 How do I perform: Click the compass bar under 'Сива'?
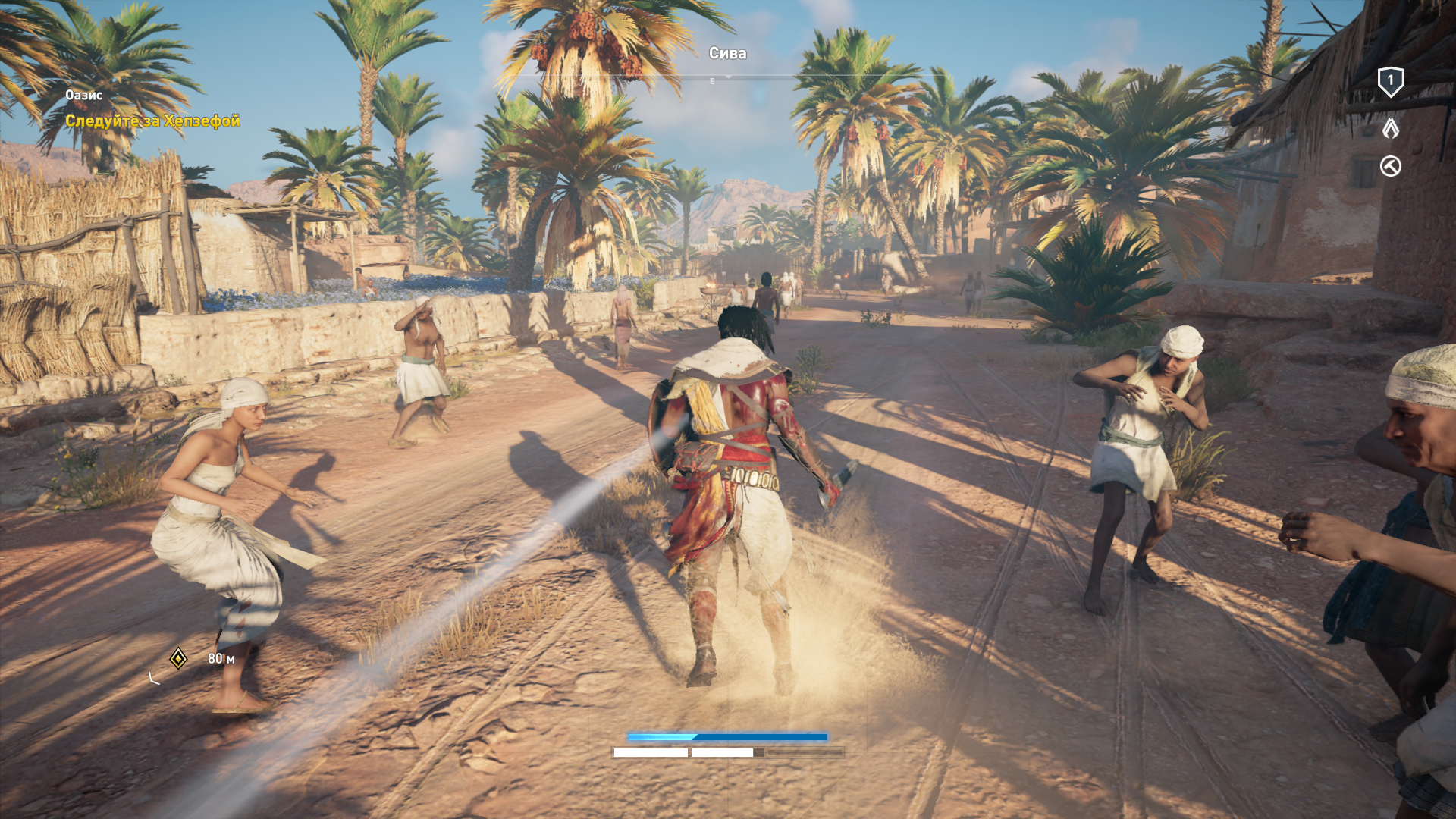click(x=726, y=78)
